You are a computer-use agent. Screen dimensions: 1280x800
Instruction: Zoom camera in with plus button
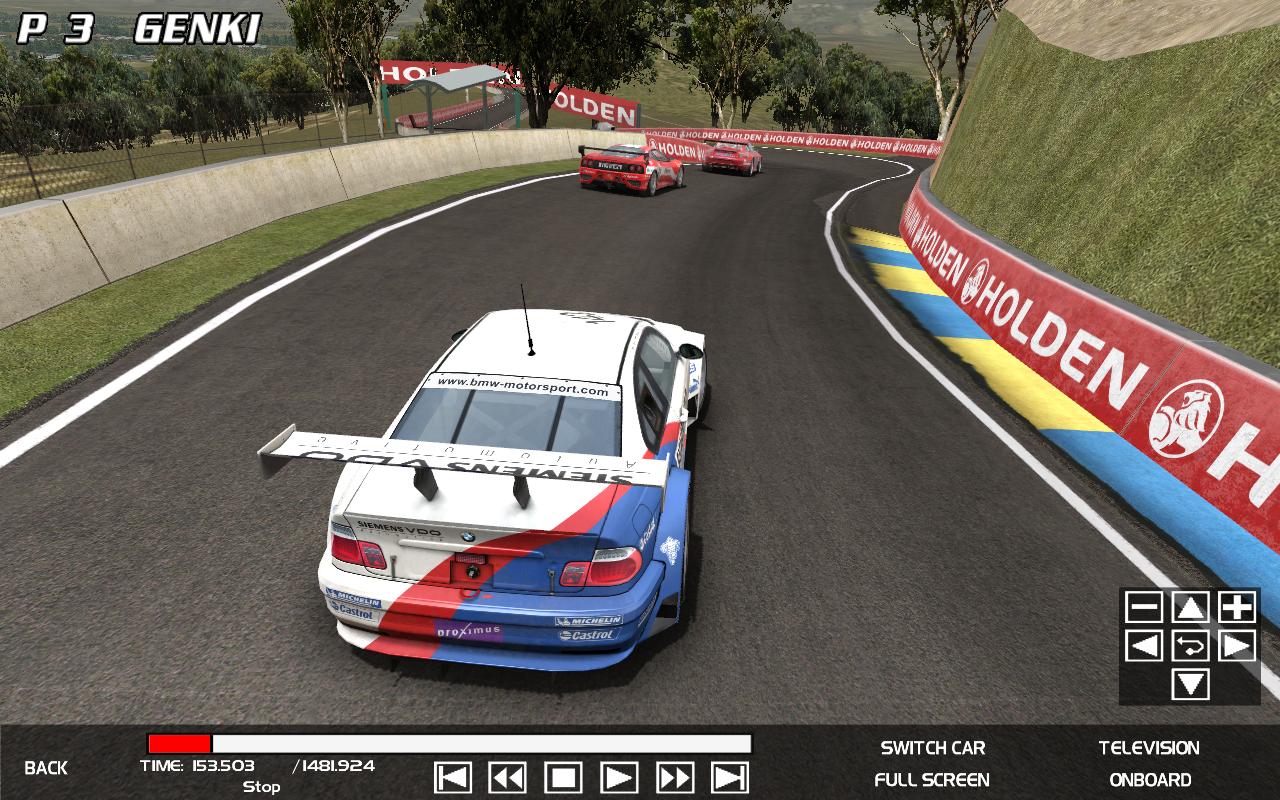coord(1237,607)
